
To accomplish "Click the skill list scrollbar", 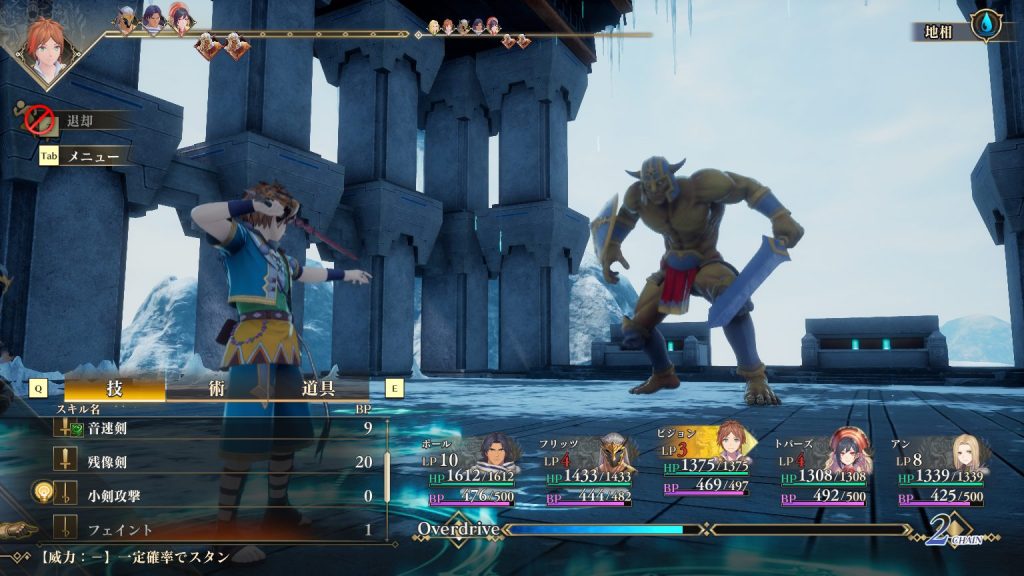I will coord(387,477).
